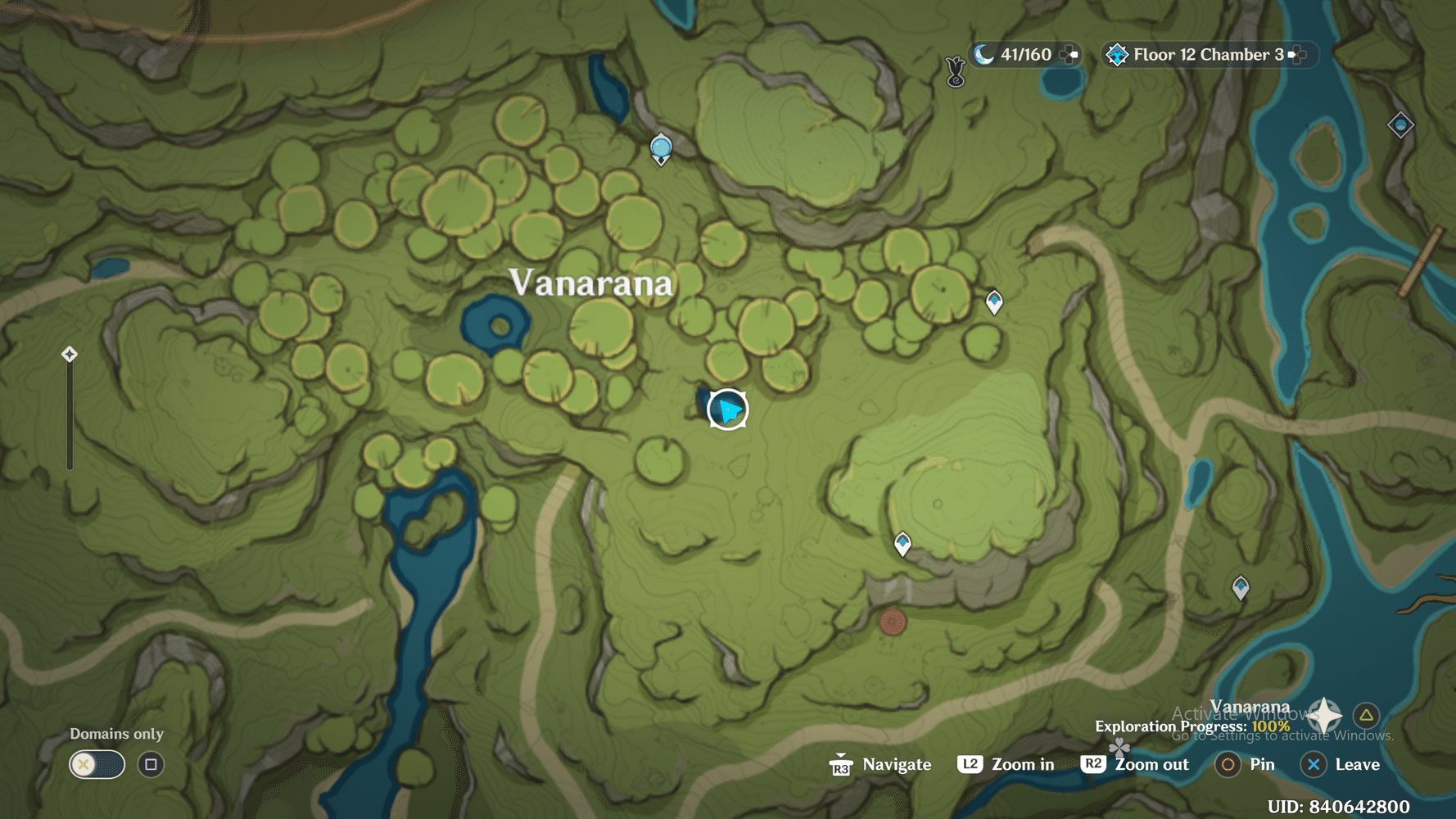Click the teleport waypoint below the Vanarana hill

(904, 543)
